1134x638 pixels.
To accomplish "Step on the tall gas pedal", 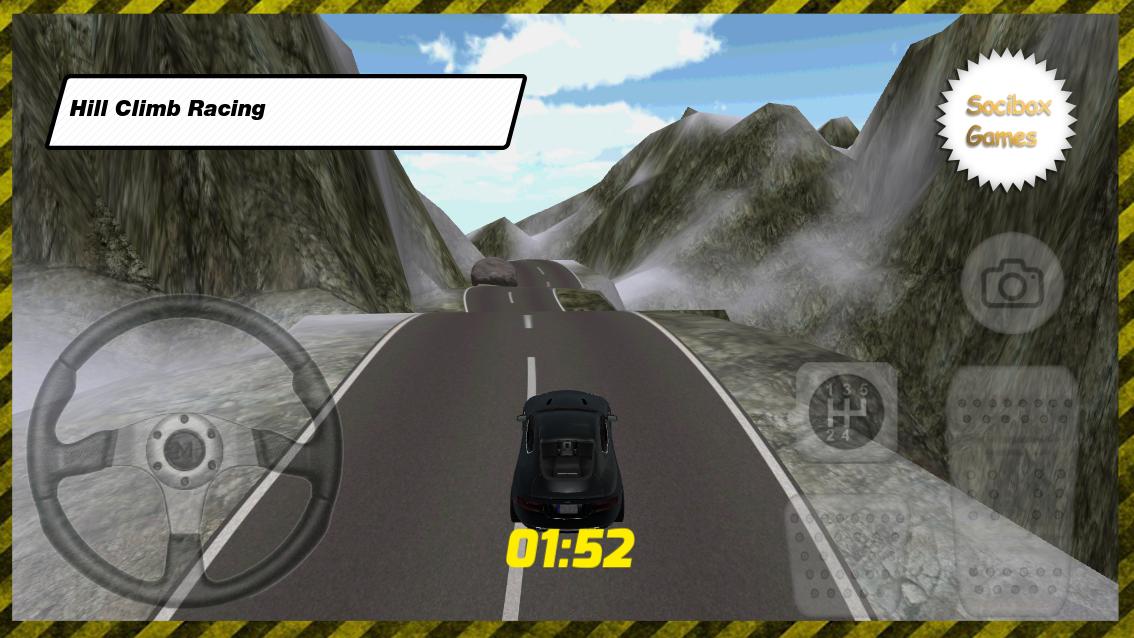I will coord(1012,490).
